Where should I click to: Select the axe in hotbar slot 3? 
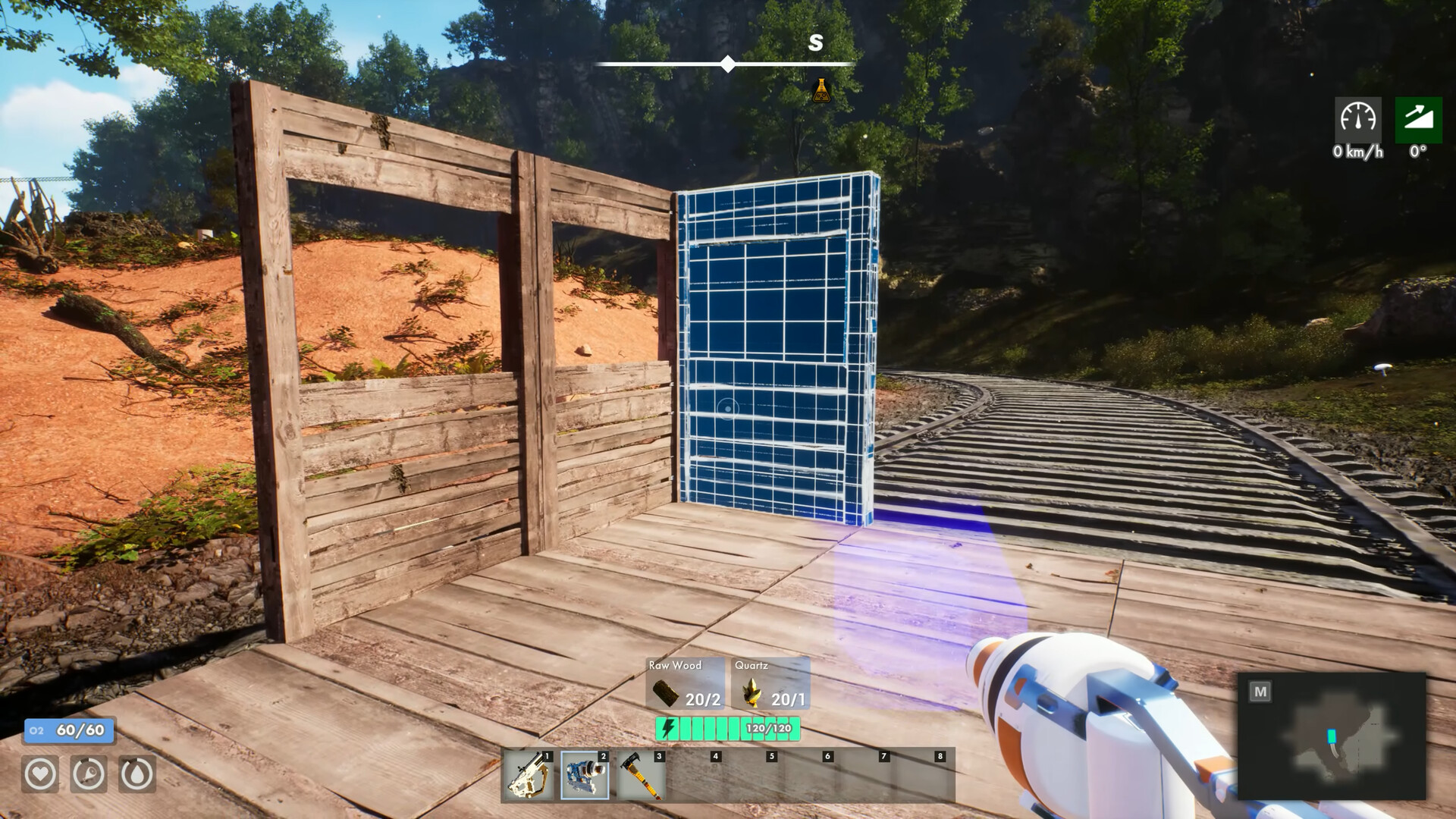[x=640, y=775]
